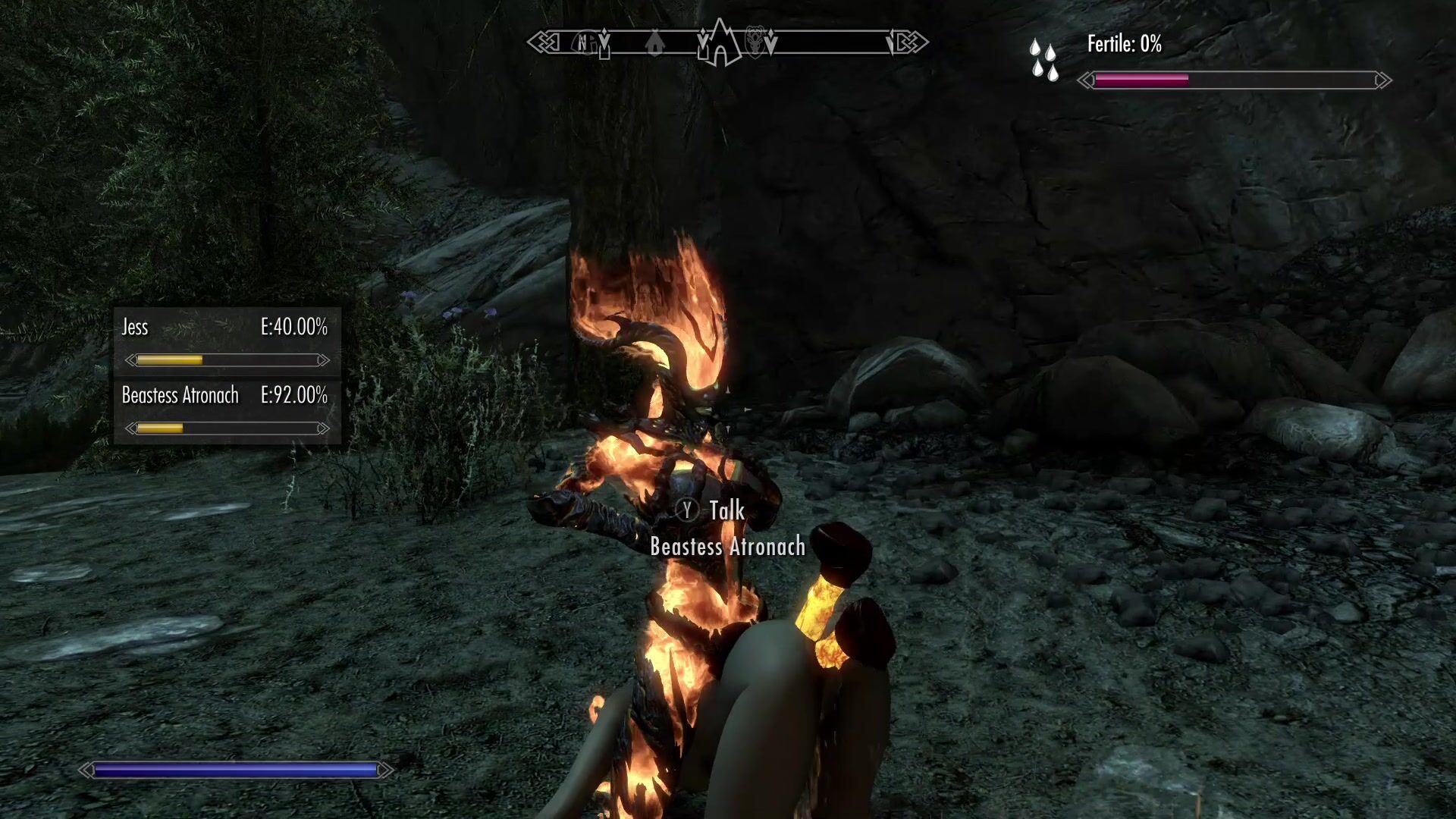Select the shield crest marker on the compass
The image size is (1456, 819).
[757, 42]
